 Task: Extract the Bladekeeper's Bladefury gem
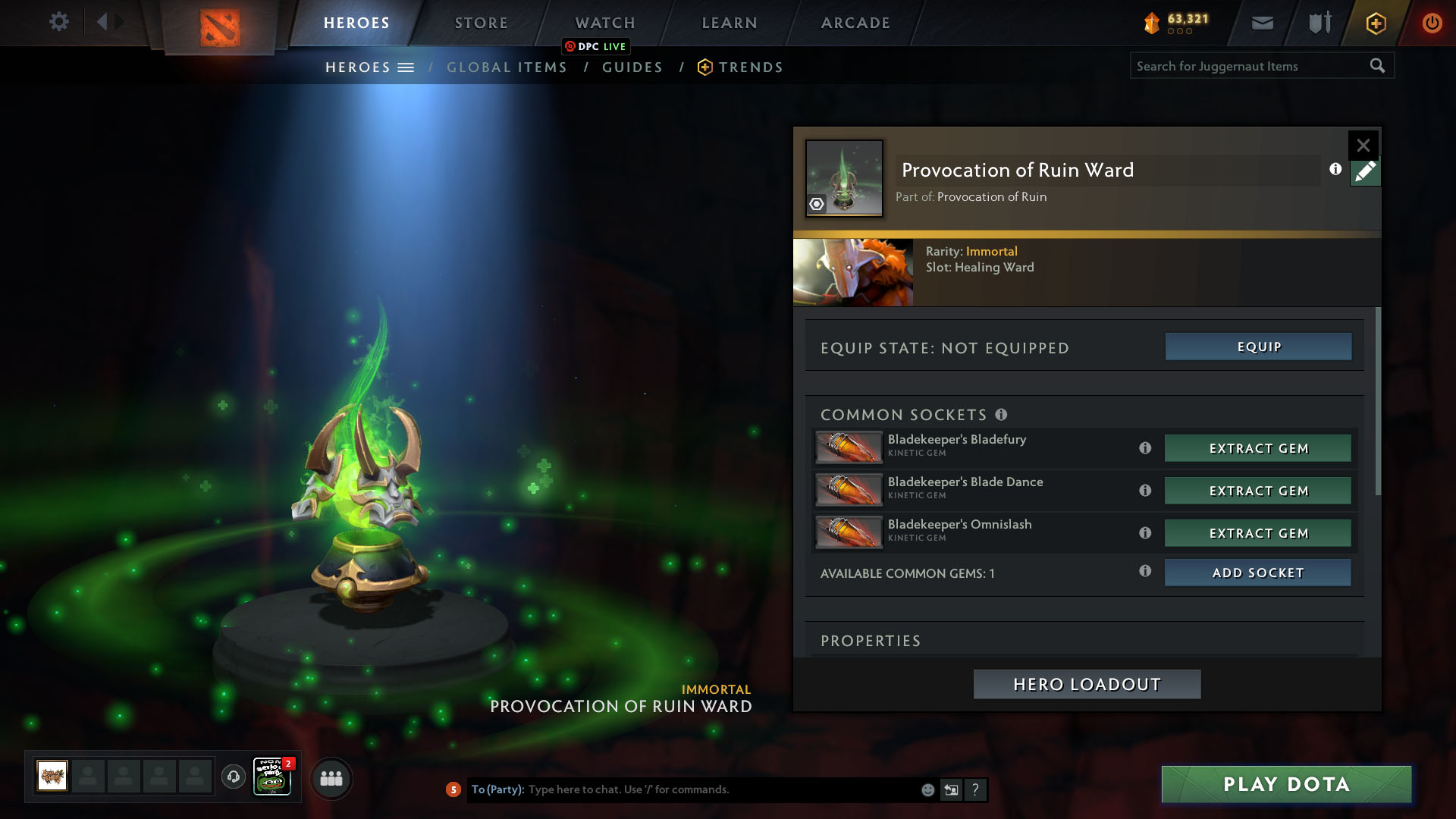[1258, 448]
